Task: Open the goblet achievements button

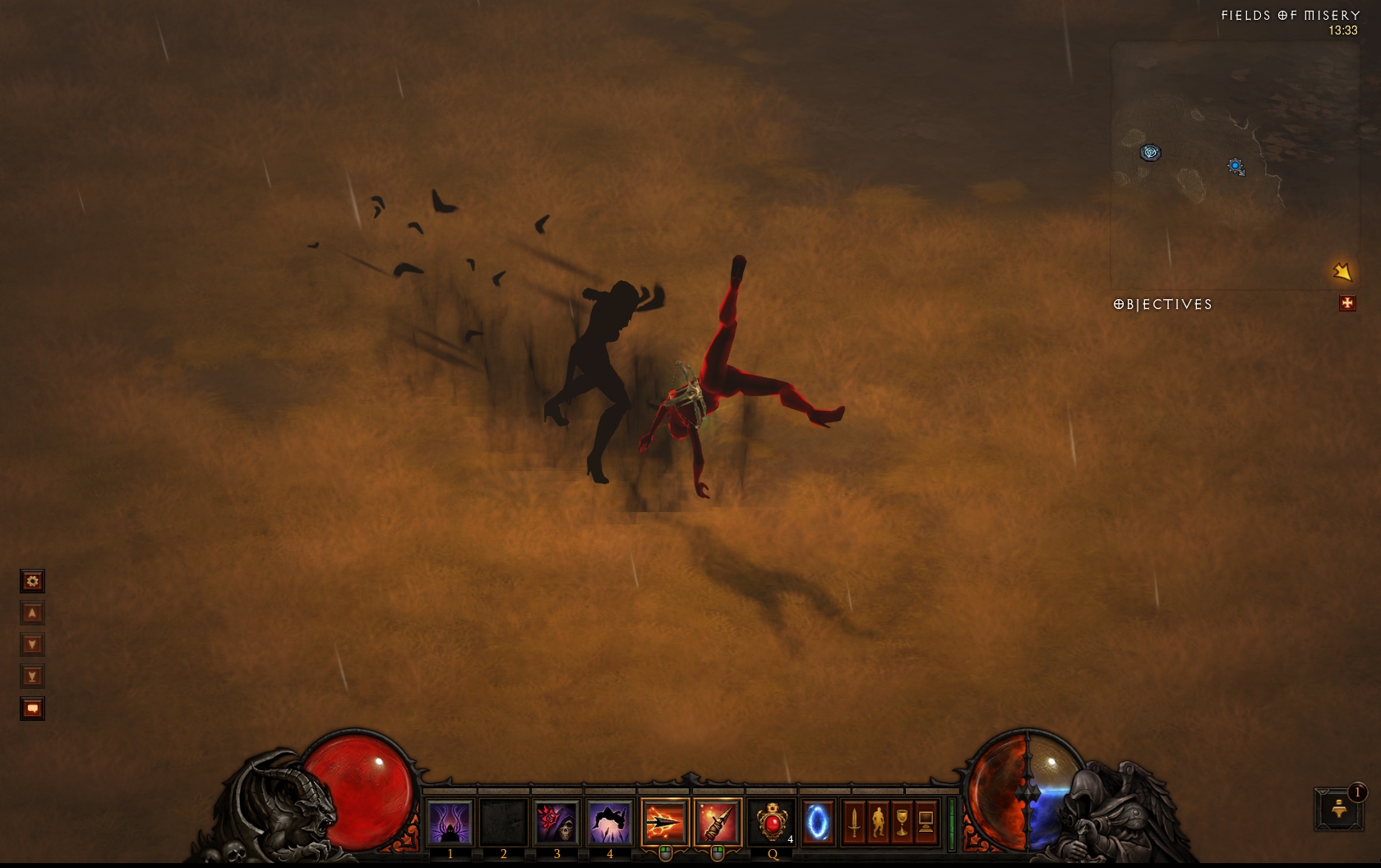Action: tap(902, 821)
